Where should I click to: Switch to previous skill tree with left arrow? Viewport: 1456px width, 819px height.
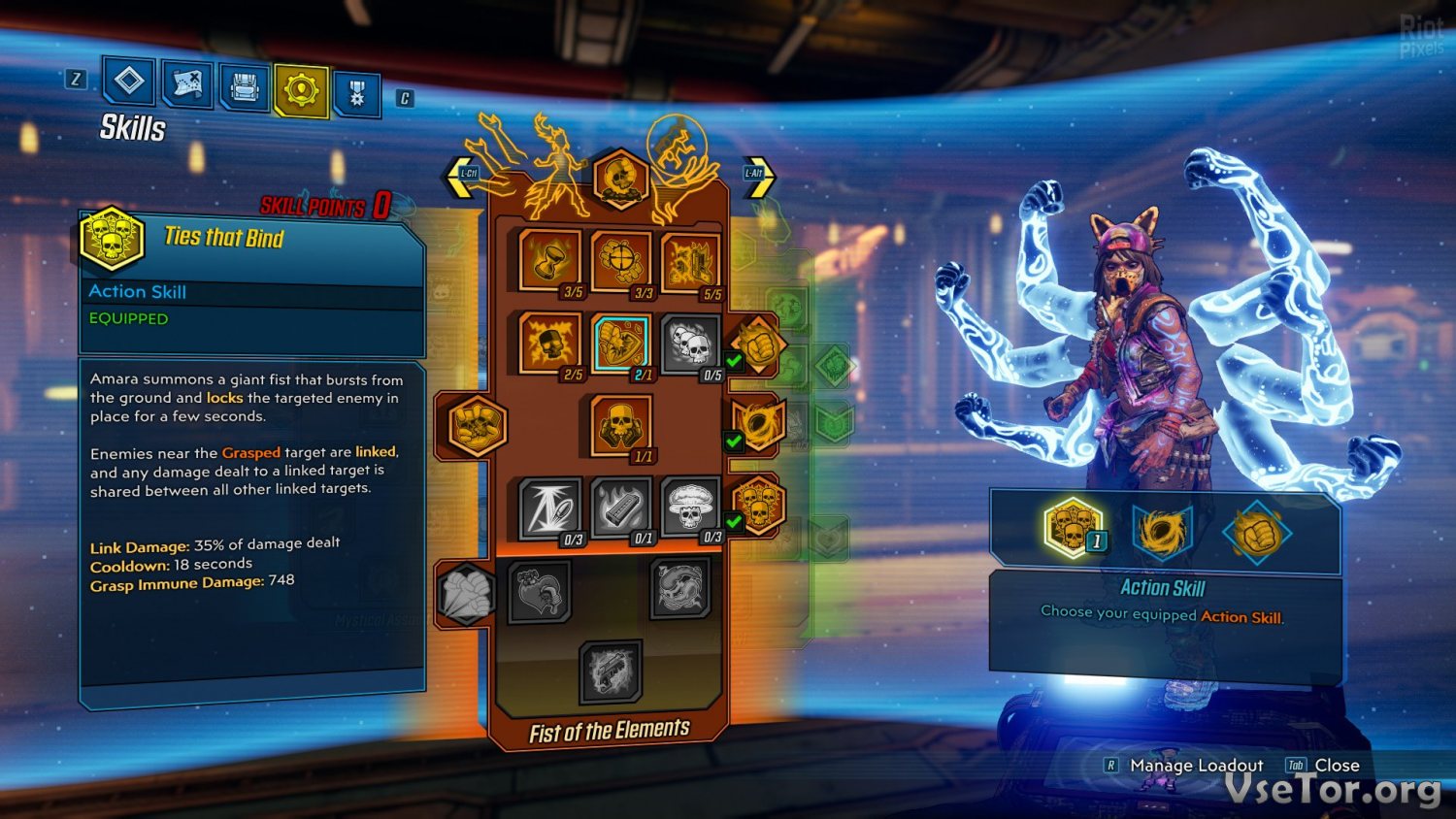[460, 177]
